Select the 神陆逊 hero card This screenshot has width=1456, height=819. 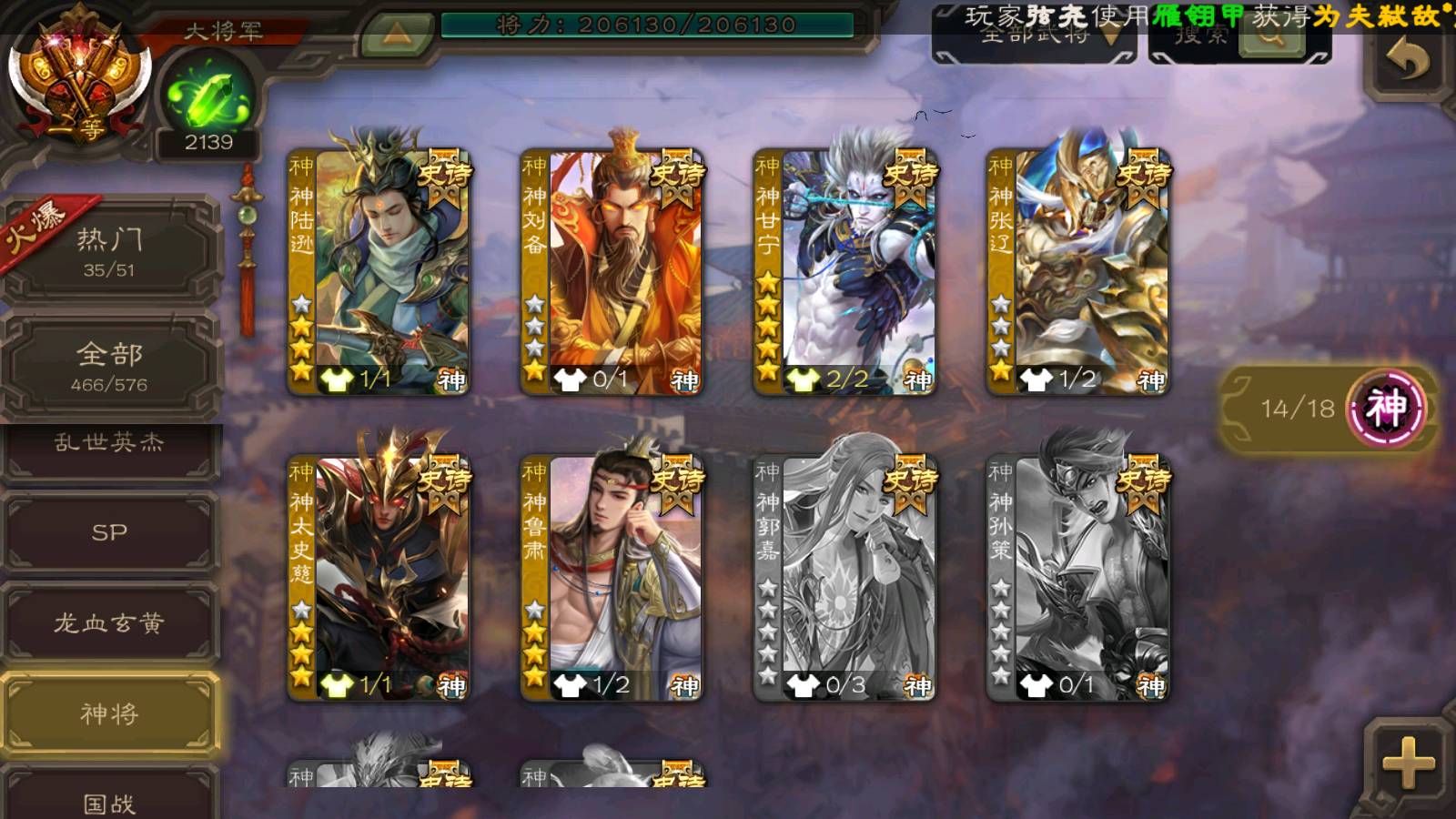tap(379, 270)
